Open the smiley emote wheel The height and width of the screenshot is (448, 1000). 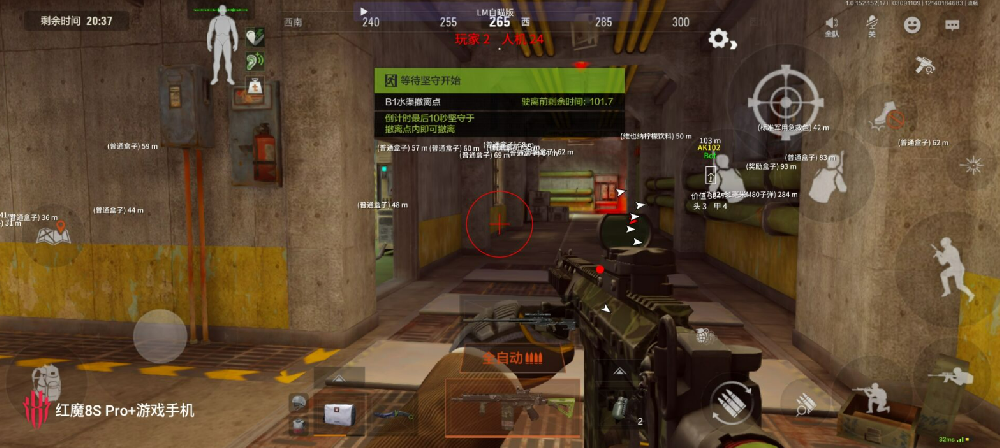[911, 25]
